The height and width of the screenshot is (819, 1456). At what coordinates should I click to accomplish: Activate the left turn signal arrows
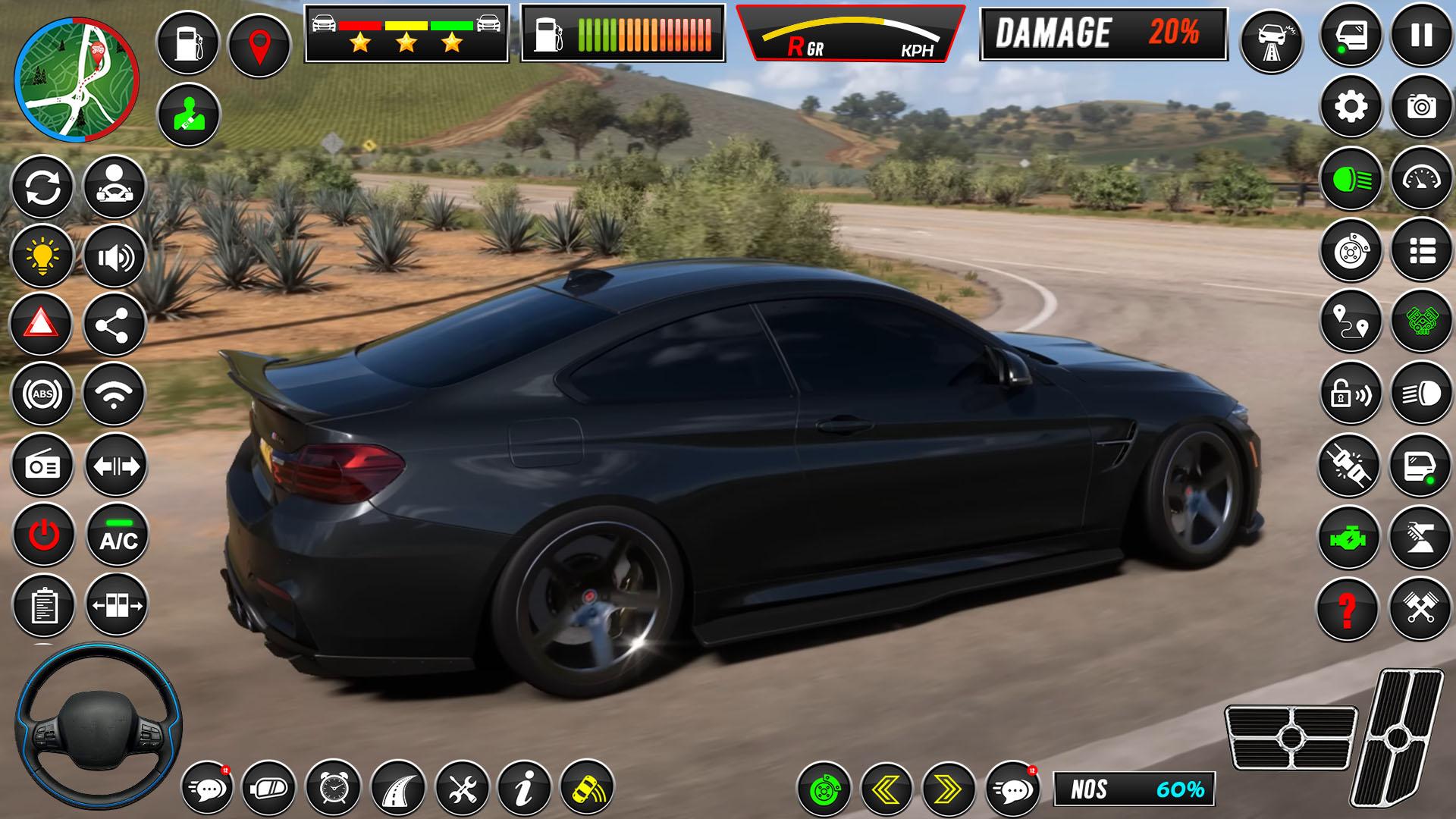tap(886, 790)
